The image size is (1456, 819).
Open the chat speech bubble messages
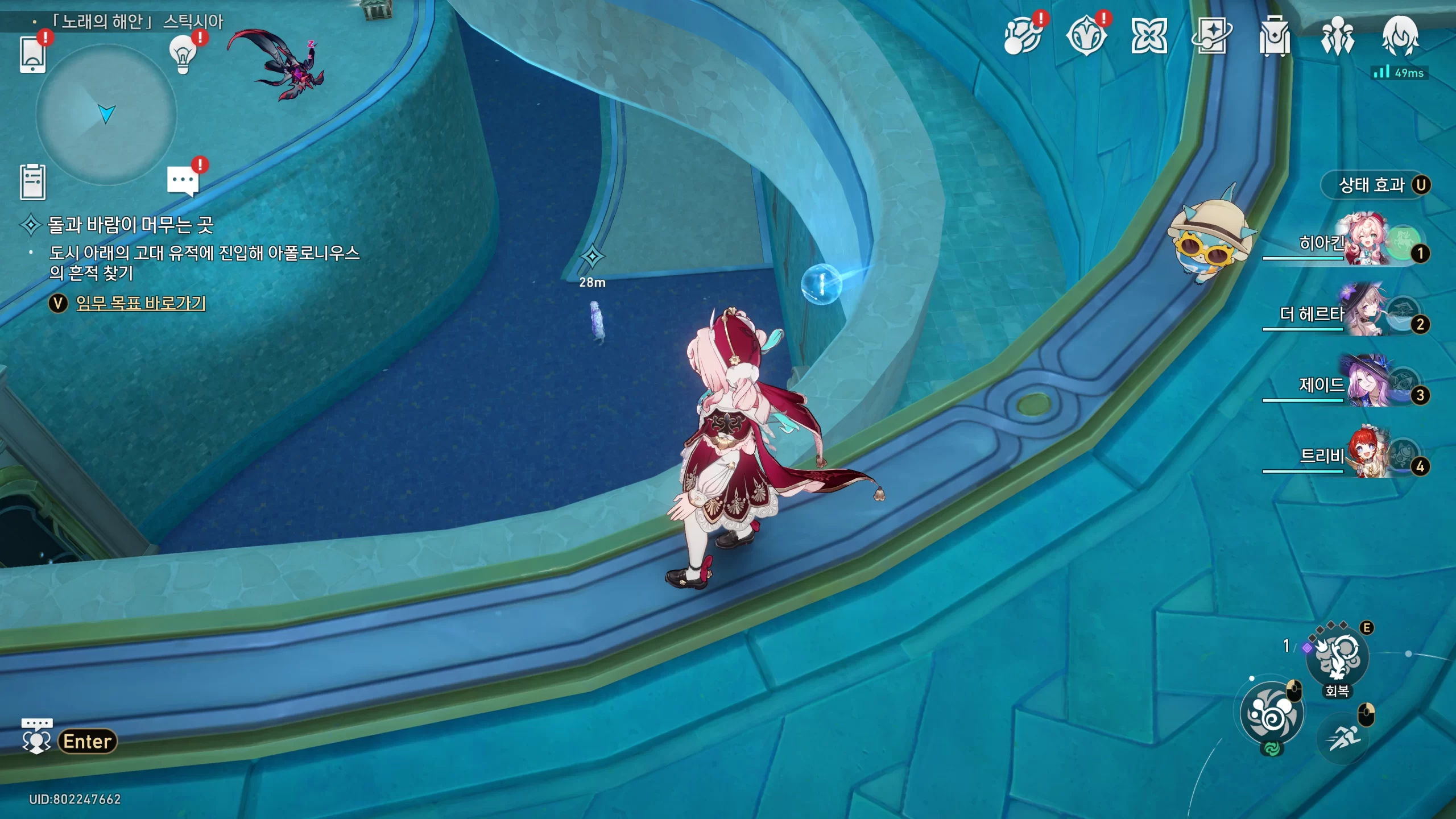click(x=183, y=181)
